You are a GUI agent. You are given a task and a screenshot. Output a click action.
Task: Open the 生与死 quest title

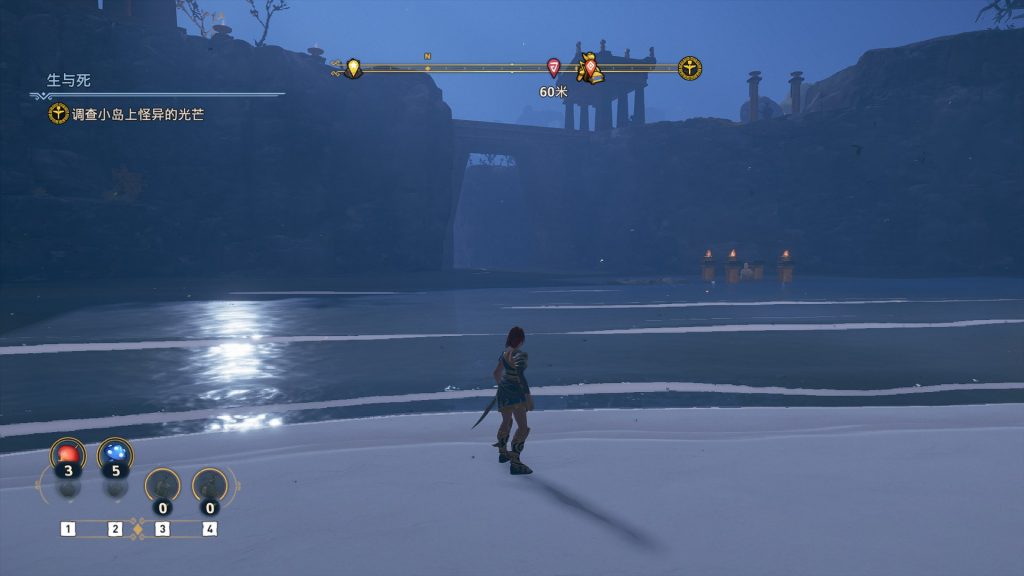pos(68,80)
